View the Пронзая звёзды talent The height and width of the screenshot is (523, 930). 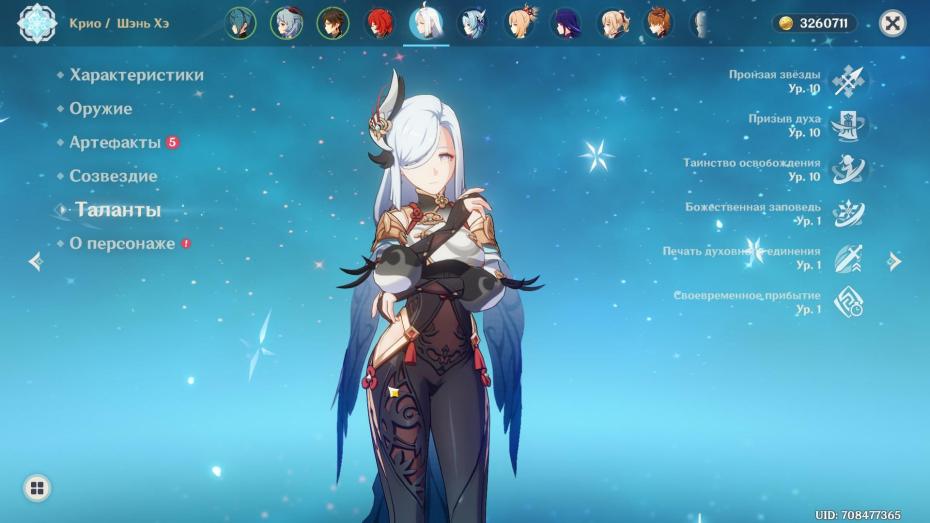tap(849, 81)
